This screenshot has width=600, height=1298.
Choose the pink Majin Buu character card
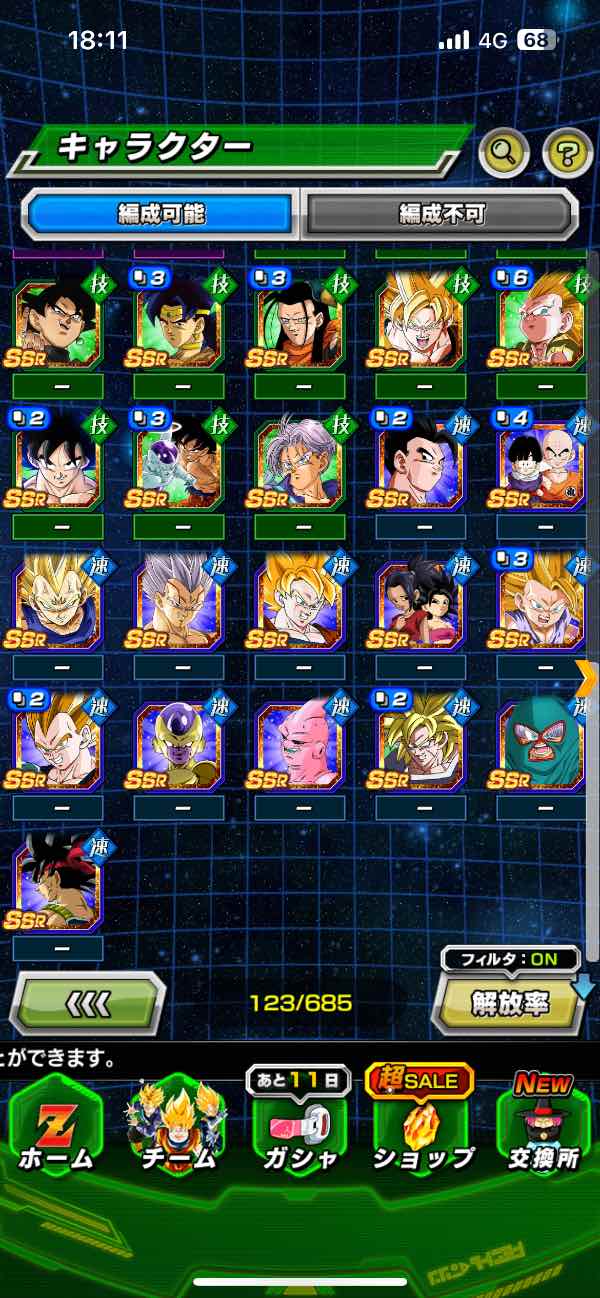click(299, 741)
